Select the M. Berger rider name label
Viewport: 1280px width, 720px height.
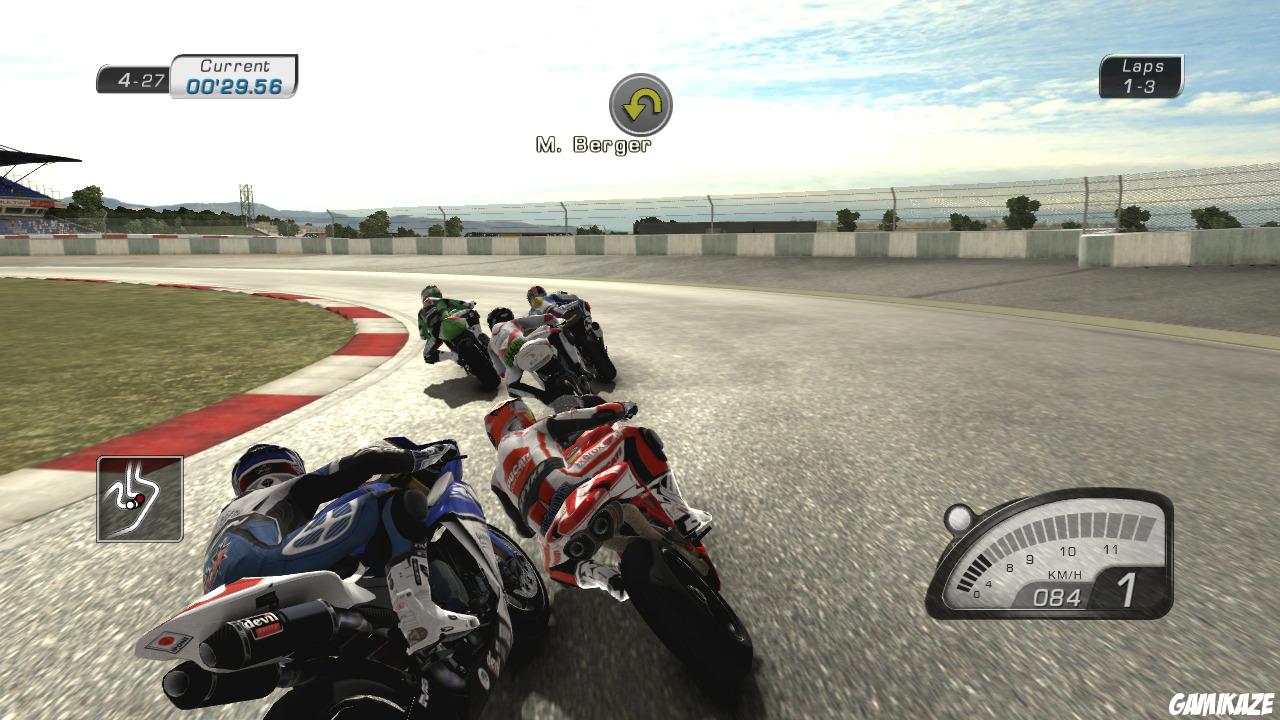pos(592,144)
